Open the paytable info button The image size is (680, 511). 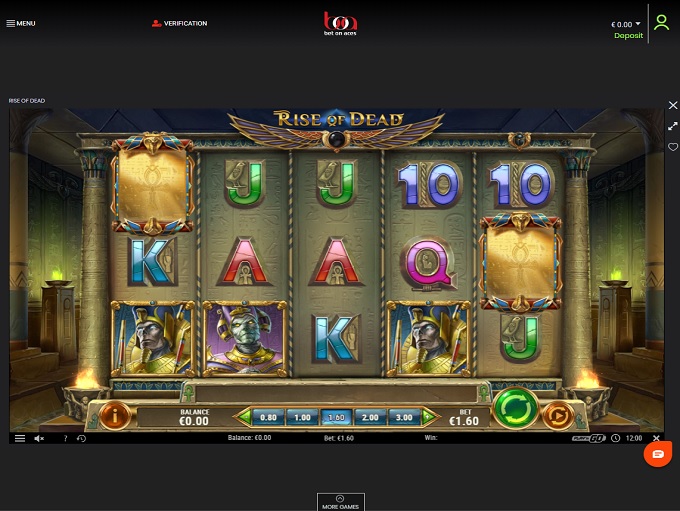pyautogui.click(x=117, y=413)
